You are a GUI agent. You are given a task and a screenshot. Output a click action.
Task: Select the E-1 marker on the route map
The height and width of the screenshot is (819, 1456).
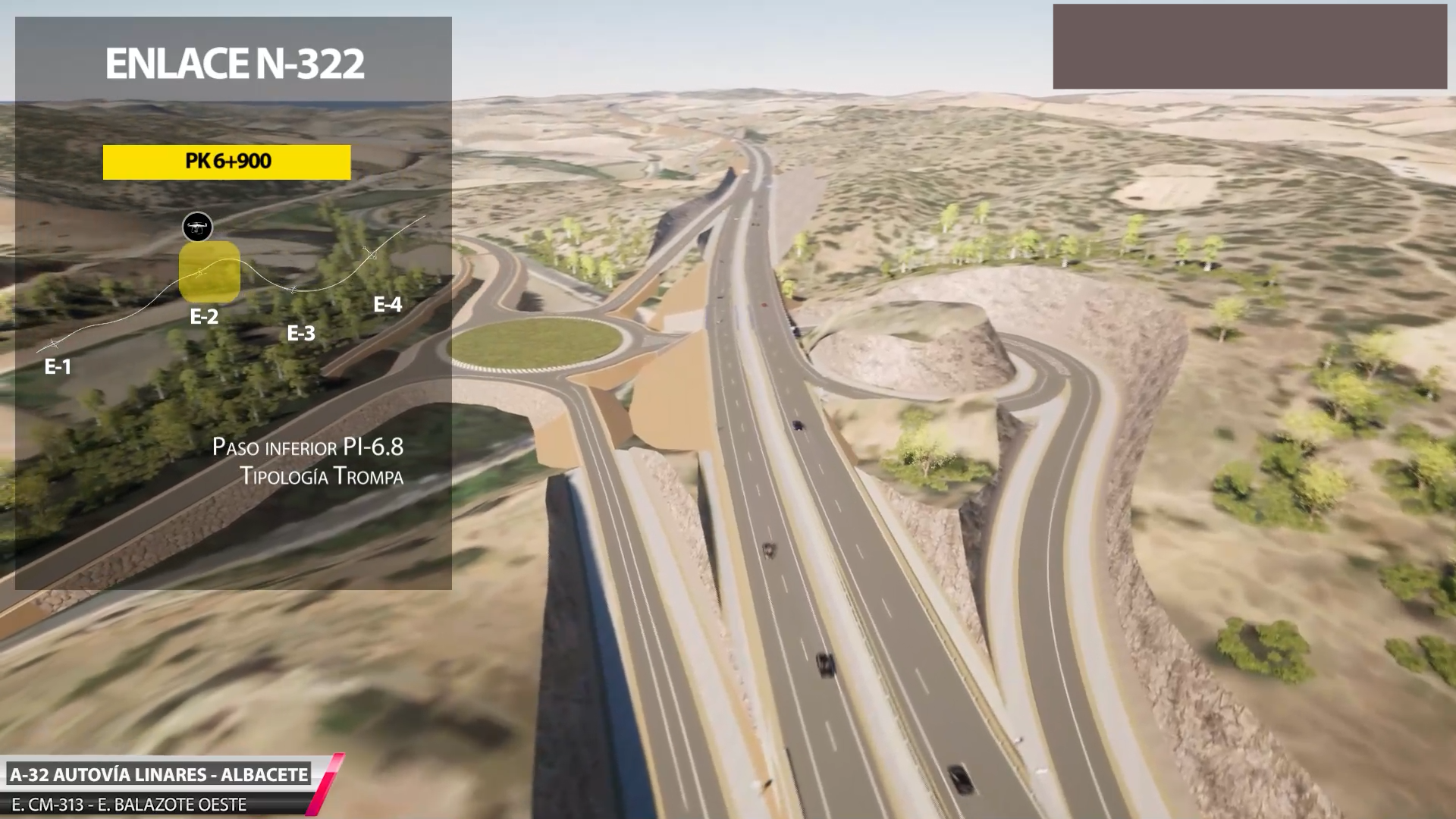(x=53, y=345)
